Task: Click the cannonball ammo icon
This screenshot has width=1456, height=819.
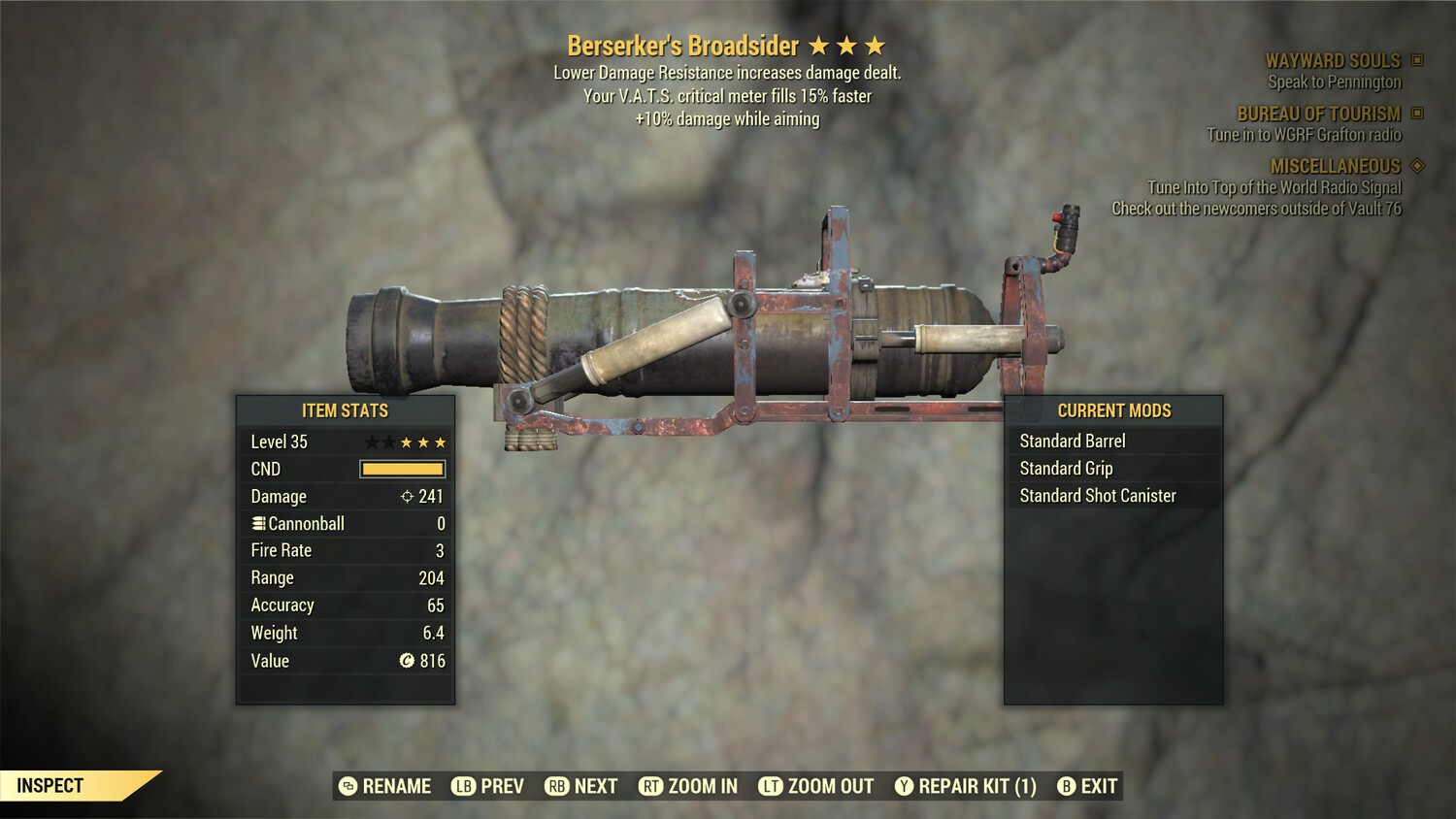Action: 257,523
